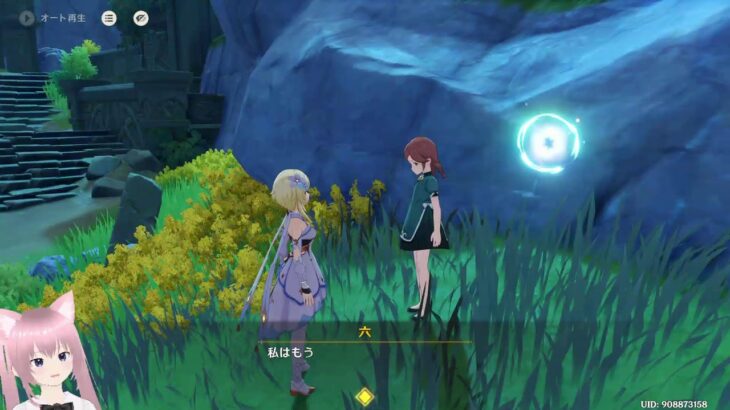Advance dialogue with the yellow diamond indicator
Viewport: 730px width, 410px height.
pos(365,396)
